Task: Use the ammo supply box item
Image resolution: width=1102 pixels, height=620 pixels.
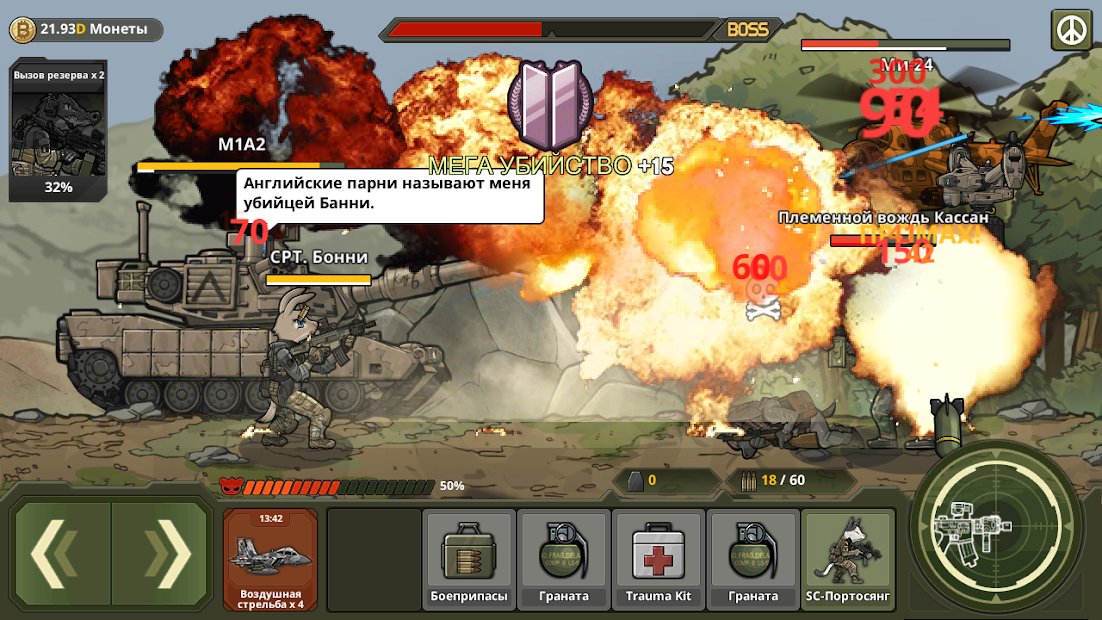Action: 469,559
